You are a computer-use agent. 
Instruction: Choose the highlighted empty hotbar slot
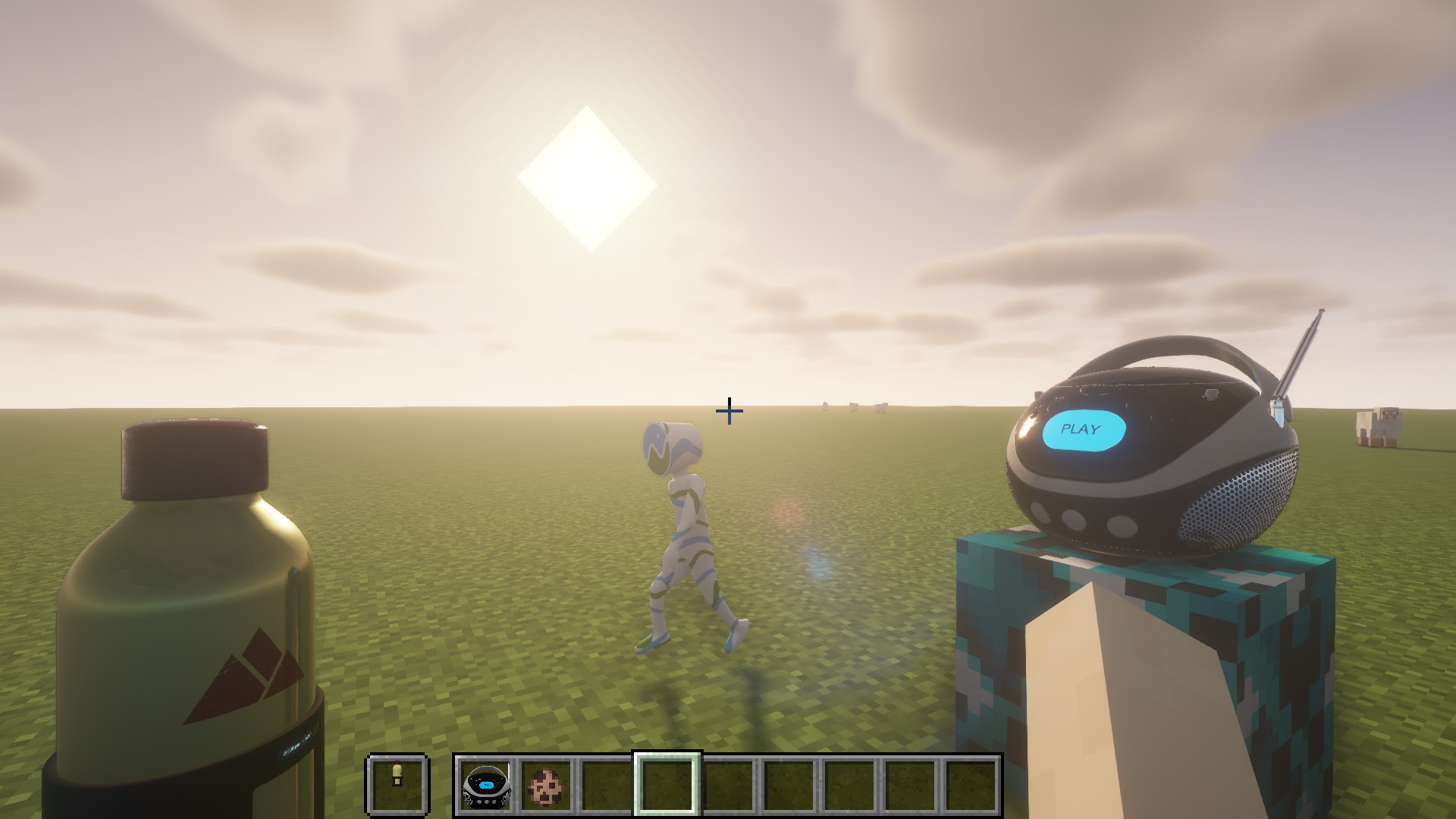click(667, 785)
